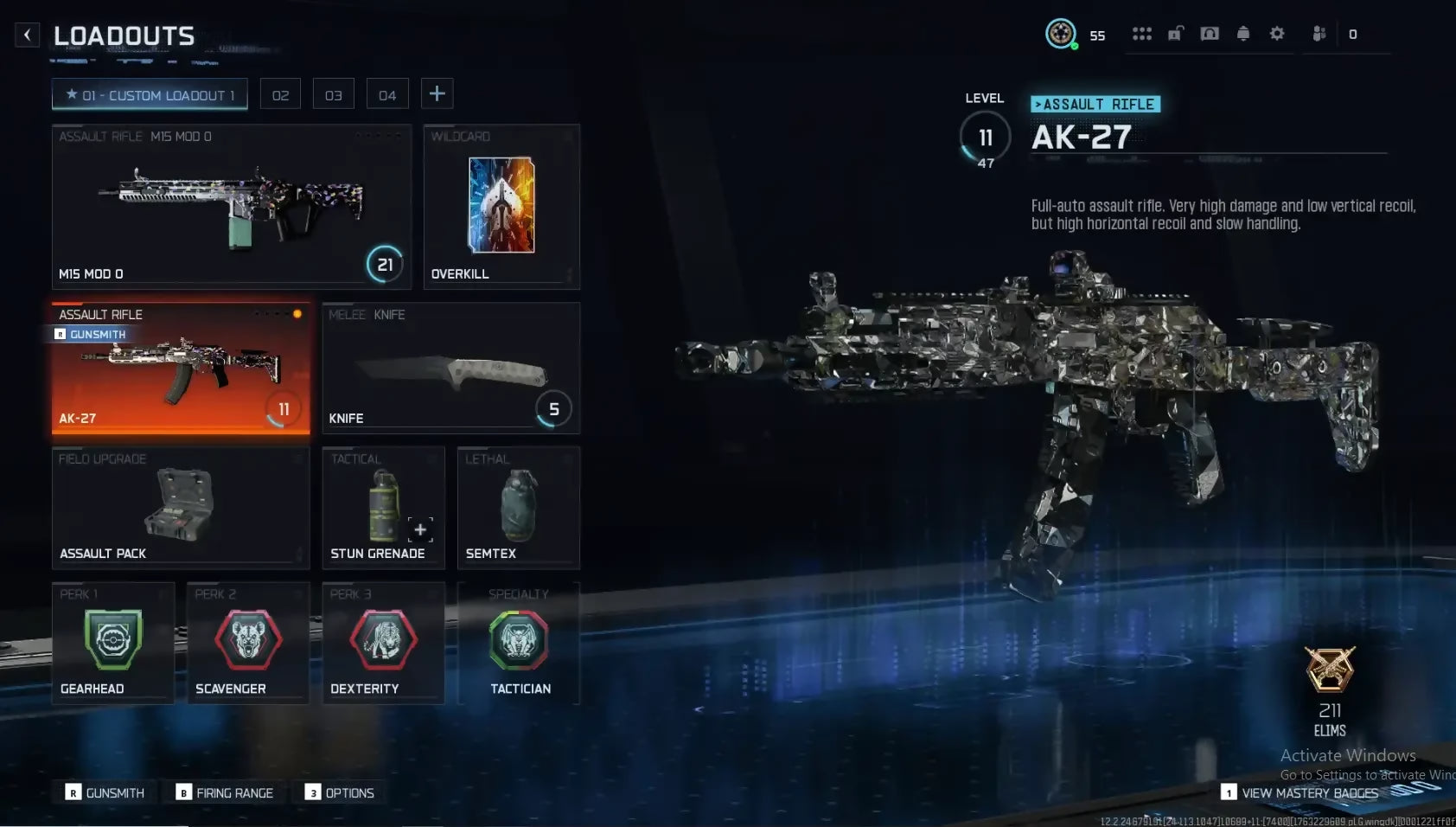Open the nine-dot grid menu icon
This screenshot has height=827, width=1456.
[x=1142, y=34]
